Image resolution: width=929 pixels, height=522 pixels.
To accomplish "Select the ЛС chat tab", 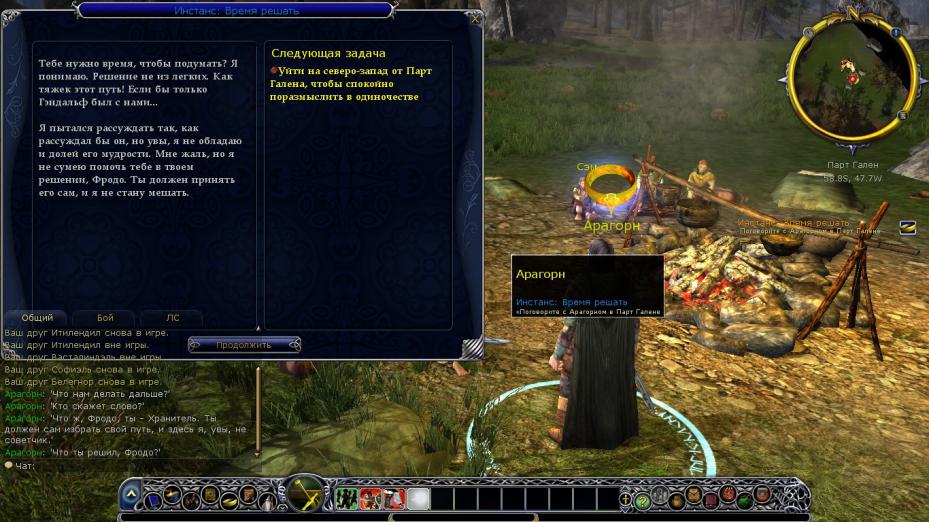I will (172, 318).
